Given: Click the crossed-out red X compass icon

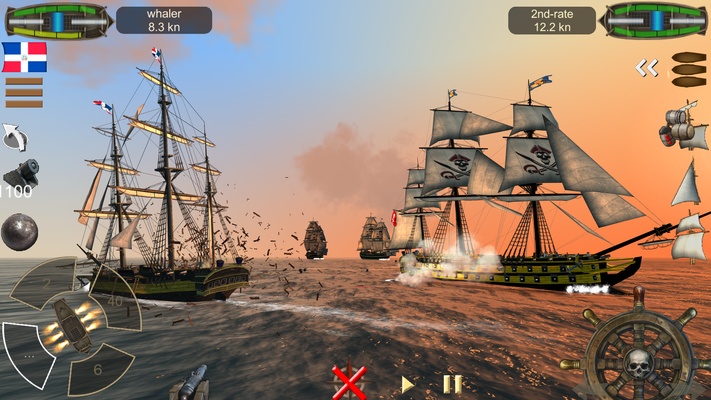Looking at the screenshot, I should click(x=348, y=383).
